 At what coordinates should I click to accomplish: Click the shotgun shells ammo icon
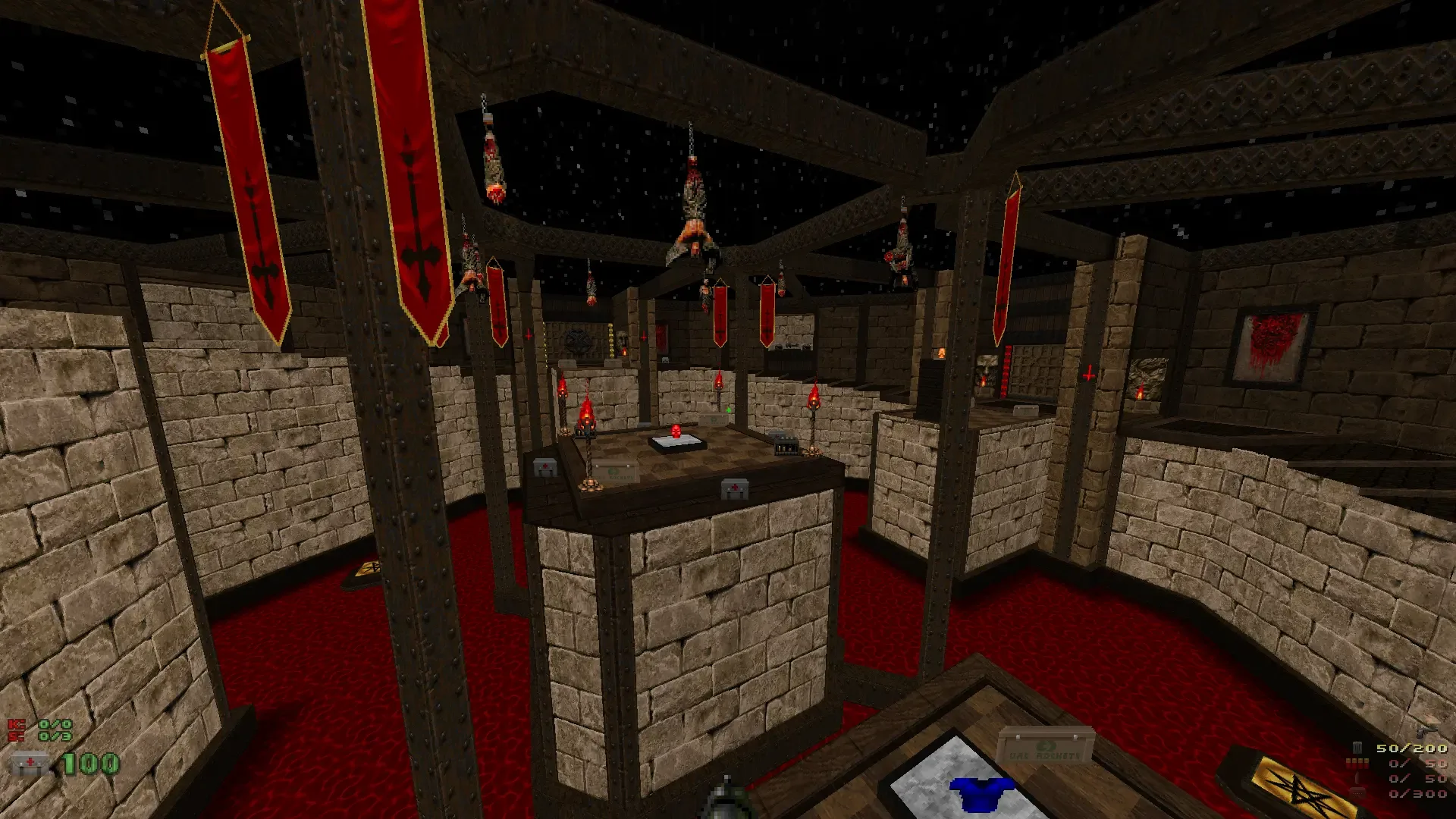[x=1357, y=764]
